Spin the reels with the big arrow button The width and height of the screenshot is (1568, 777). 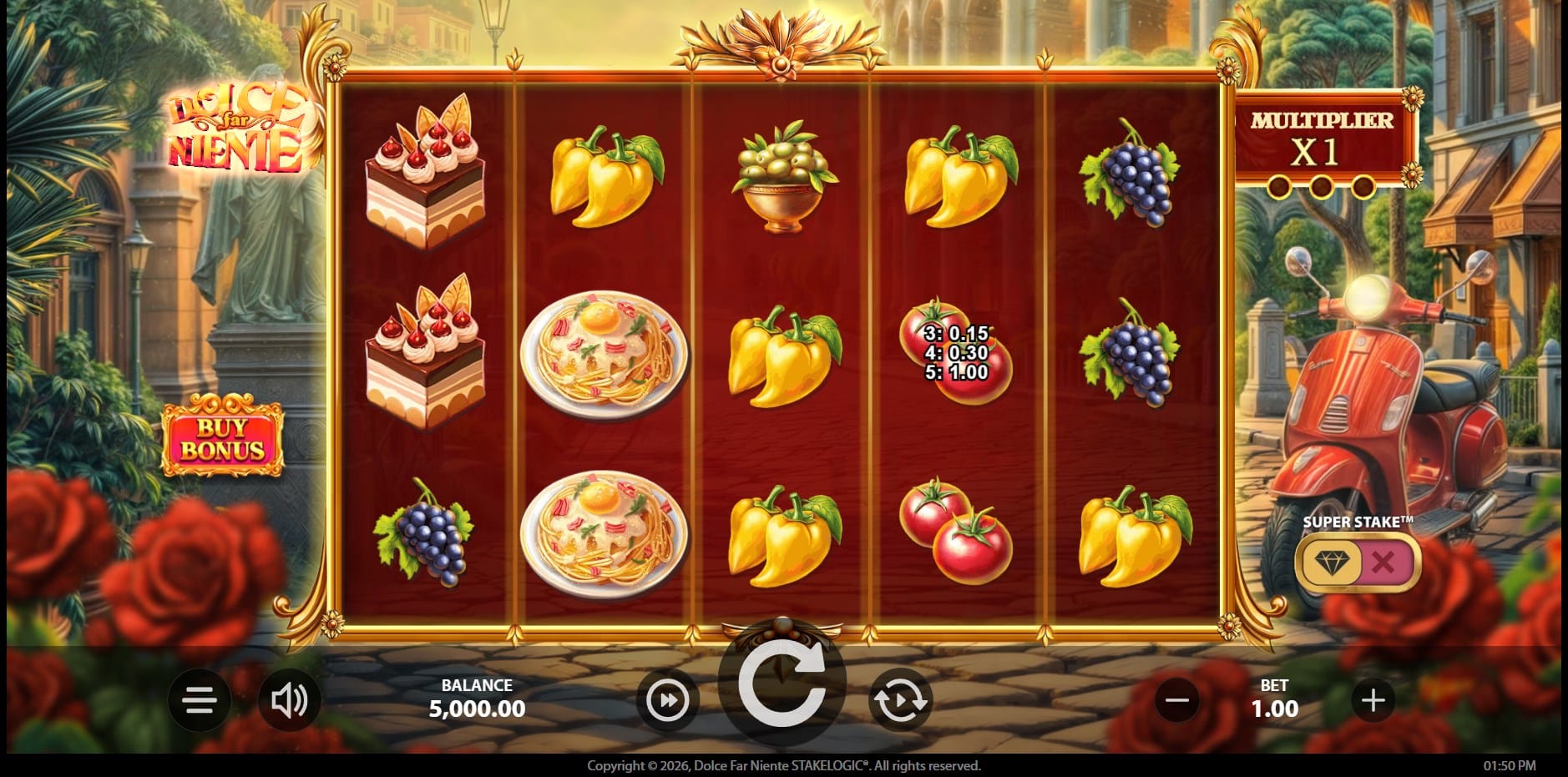coord(781,686)
